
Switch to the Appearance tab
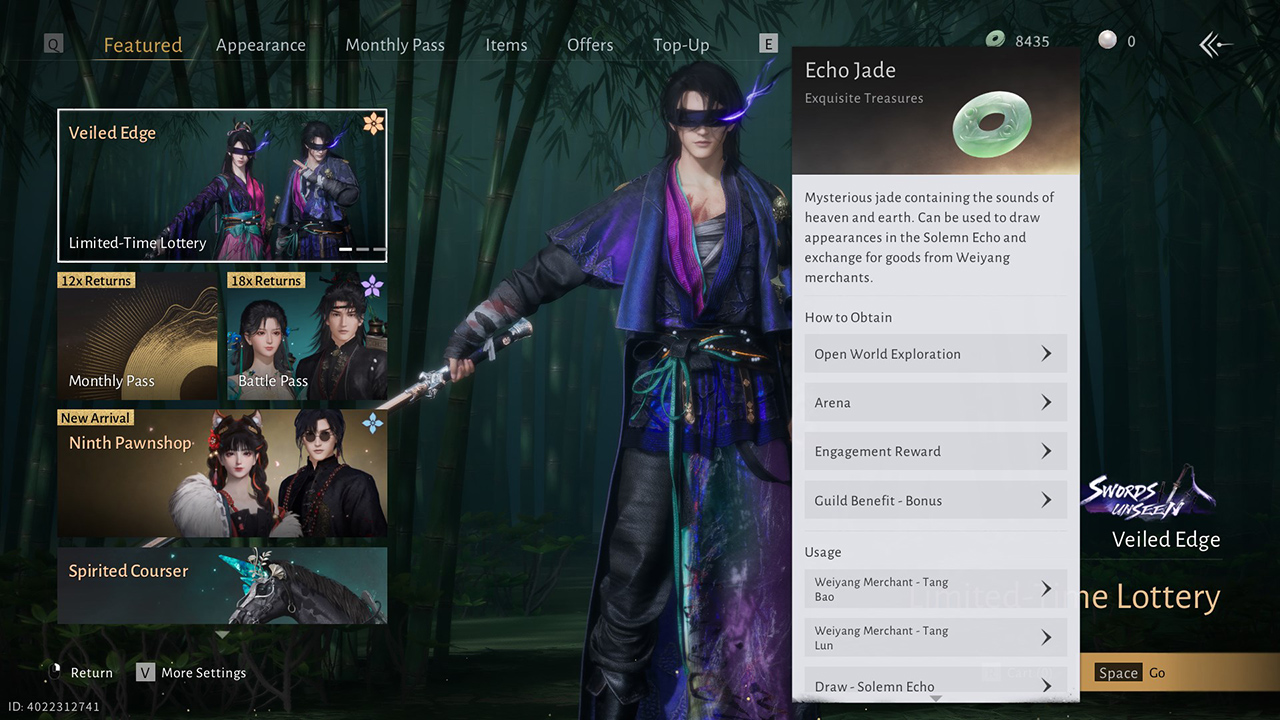[260, 44]
